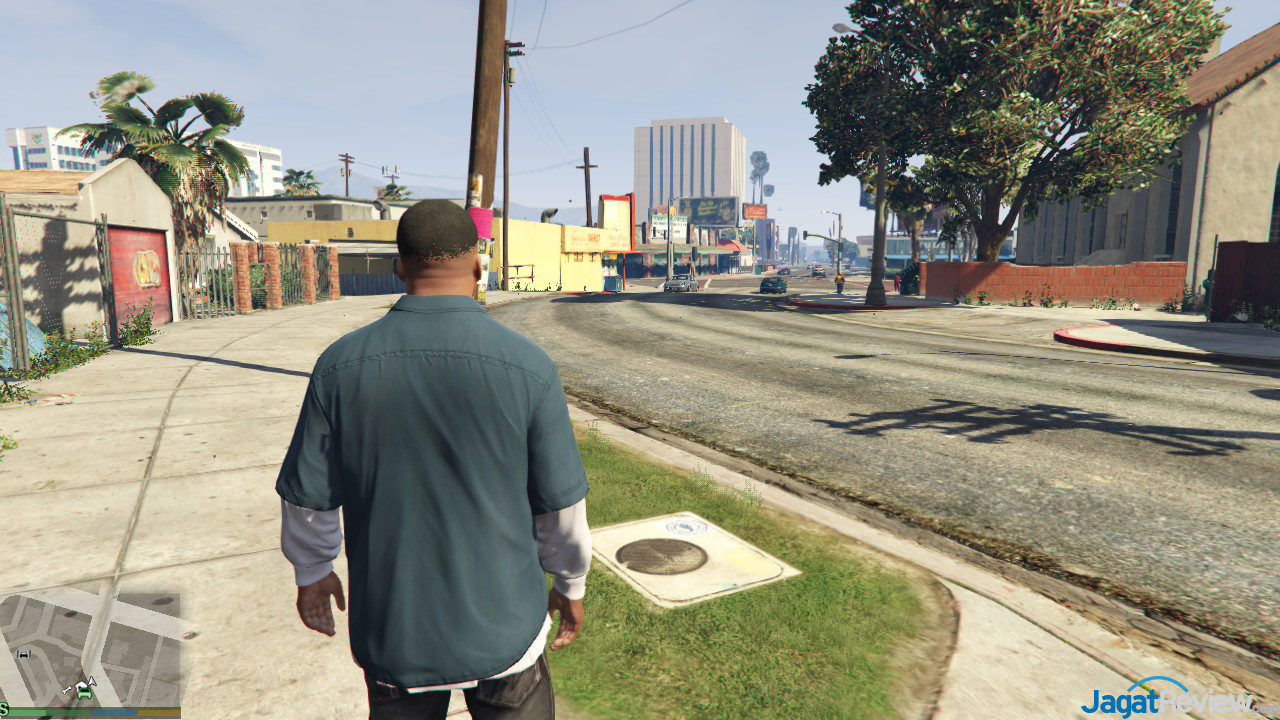Open the JagatReview watermark logo
The width and height of the screenshot is (1280, 720).
[1166, 696]
